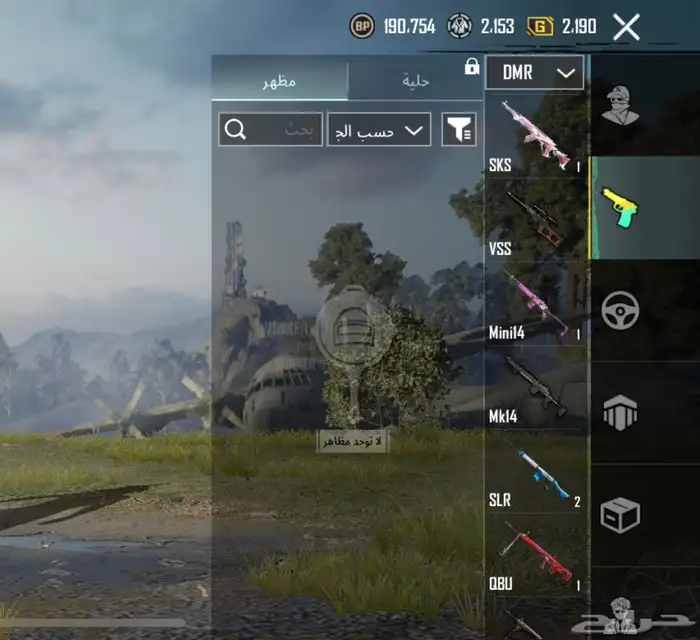Switch to the حلية tab
This screenshot has width=700, height=640.
(x=415, y=81)
